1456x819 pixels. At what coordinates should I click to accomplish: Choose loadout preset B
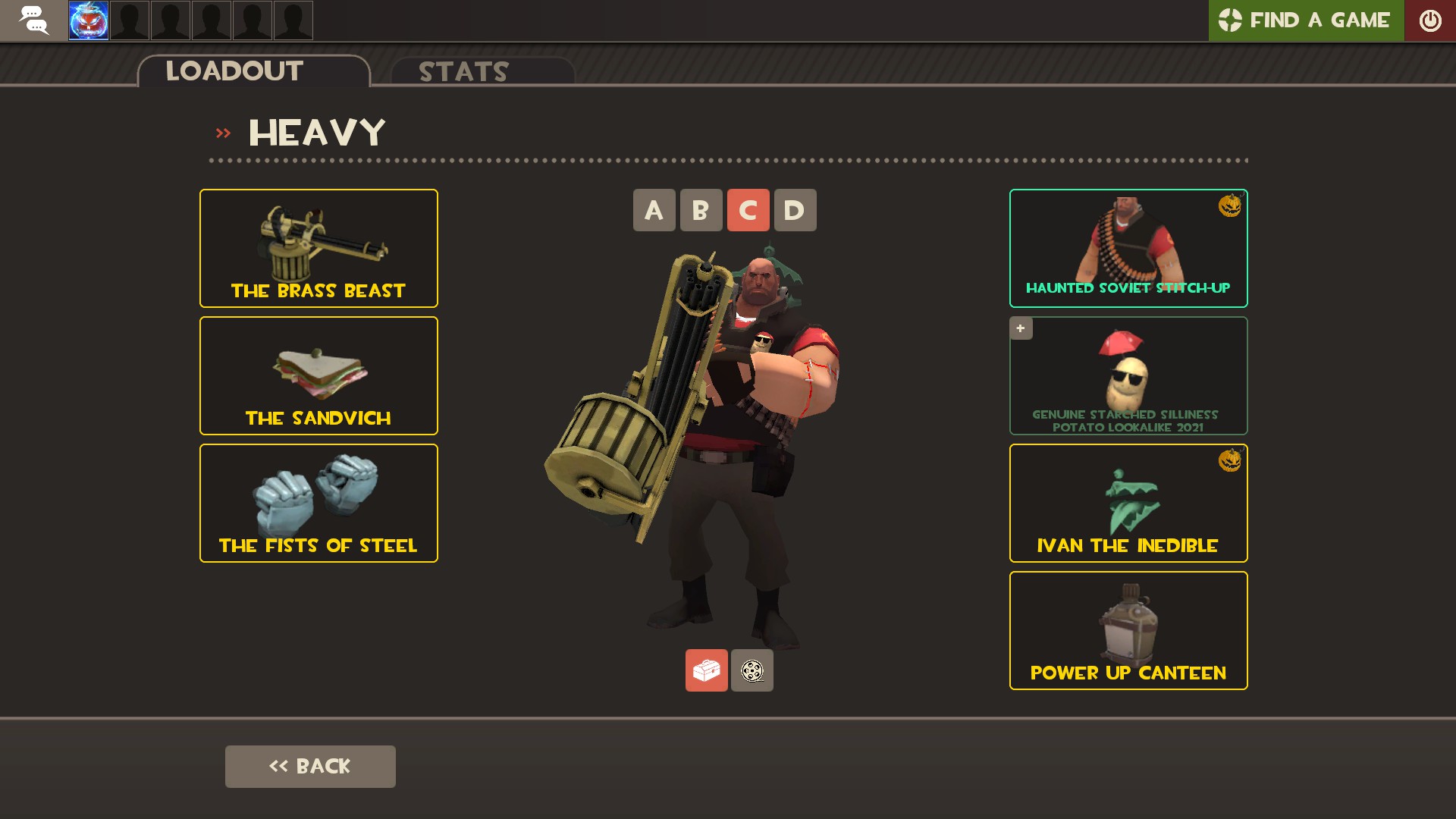[x=701, y=210]
